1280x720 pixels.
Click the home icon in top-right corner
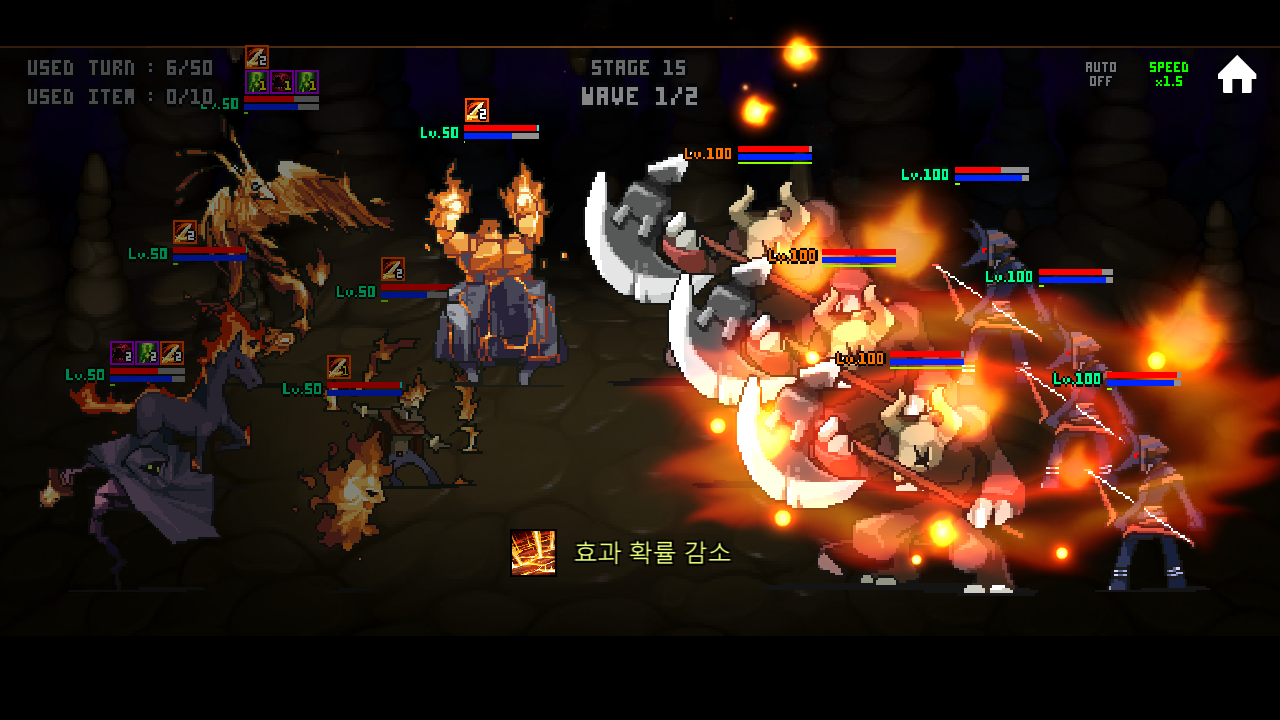click(1237, 73)
